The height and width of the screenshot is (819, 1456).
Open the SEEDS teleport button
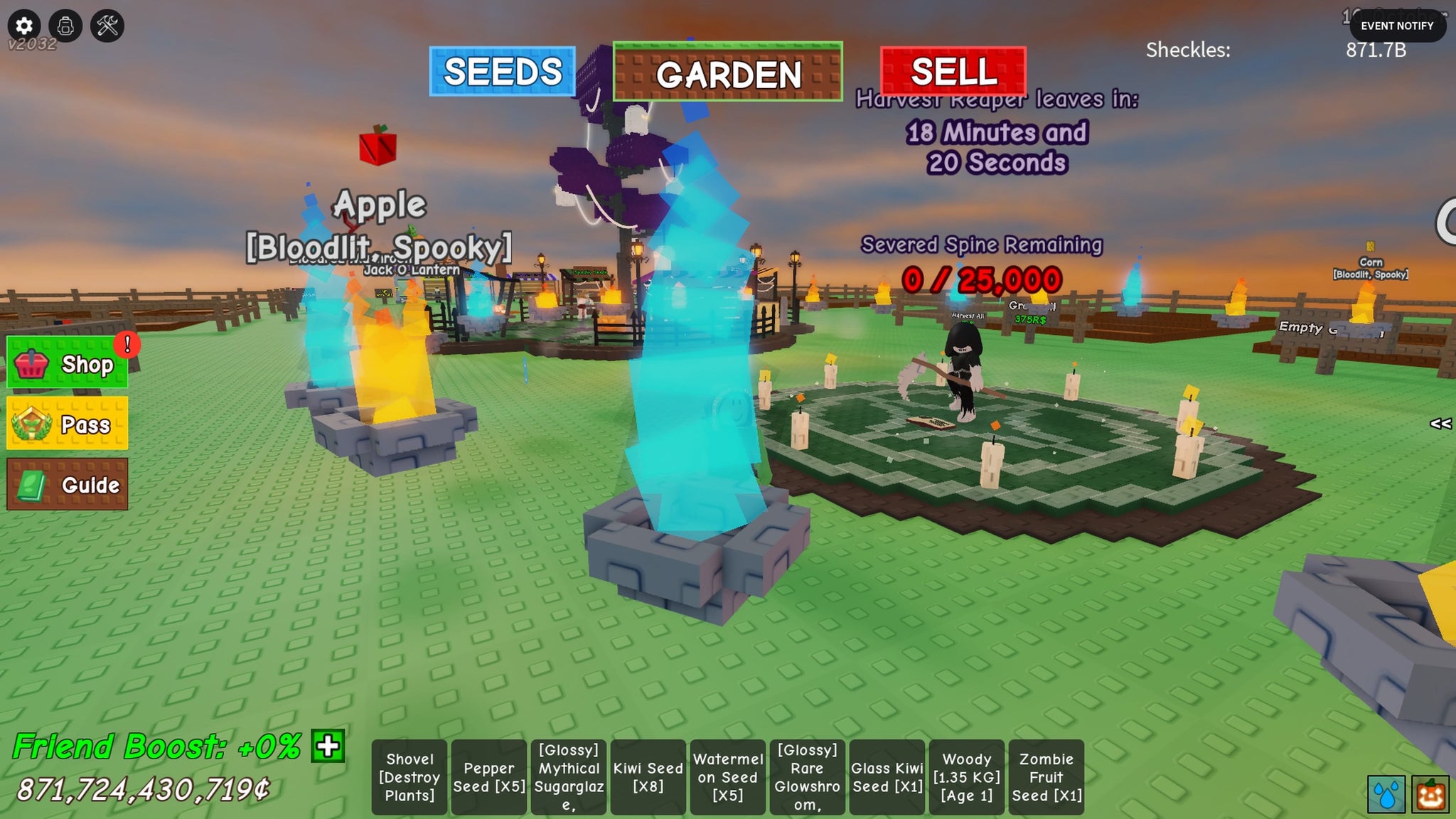pos(502,71)
